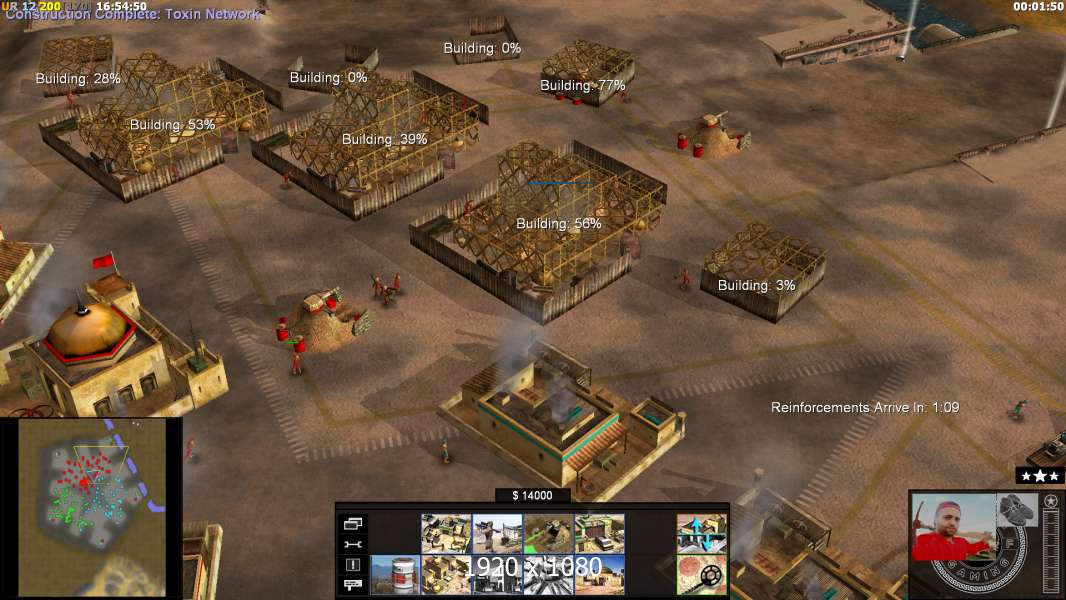Activate the radar scan icon
The width and height of the screenshot is (1066, 600).
701,574
